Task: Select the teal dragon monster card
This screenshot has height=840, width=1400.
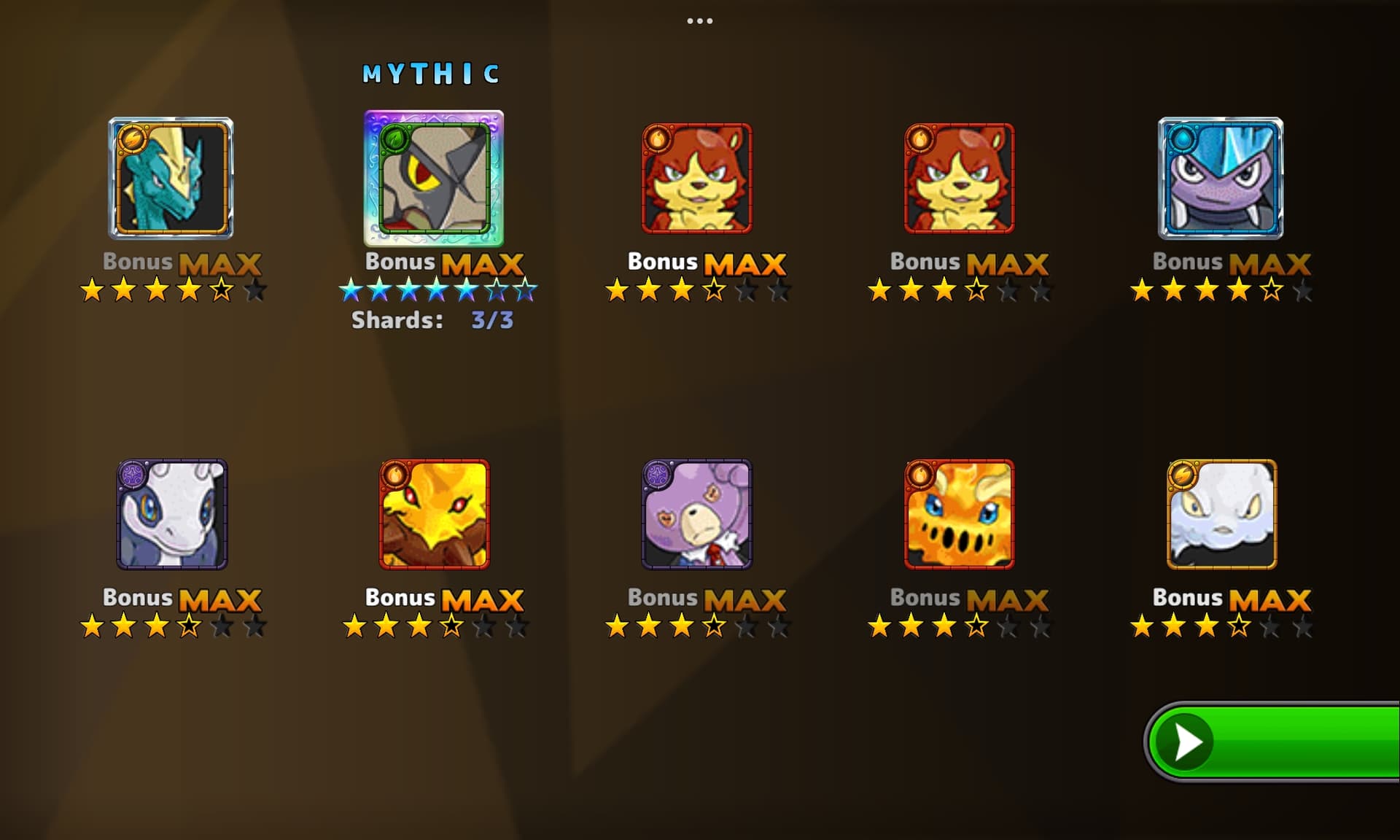Action: click(171, 179)
